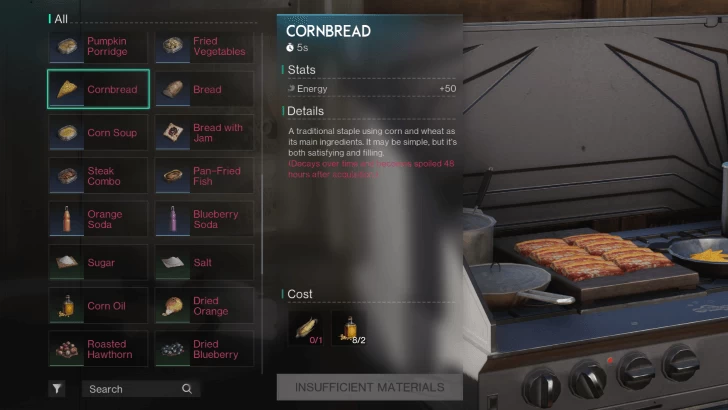Open the Corn Soup recipe

click(98, 133)
